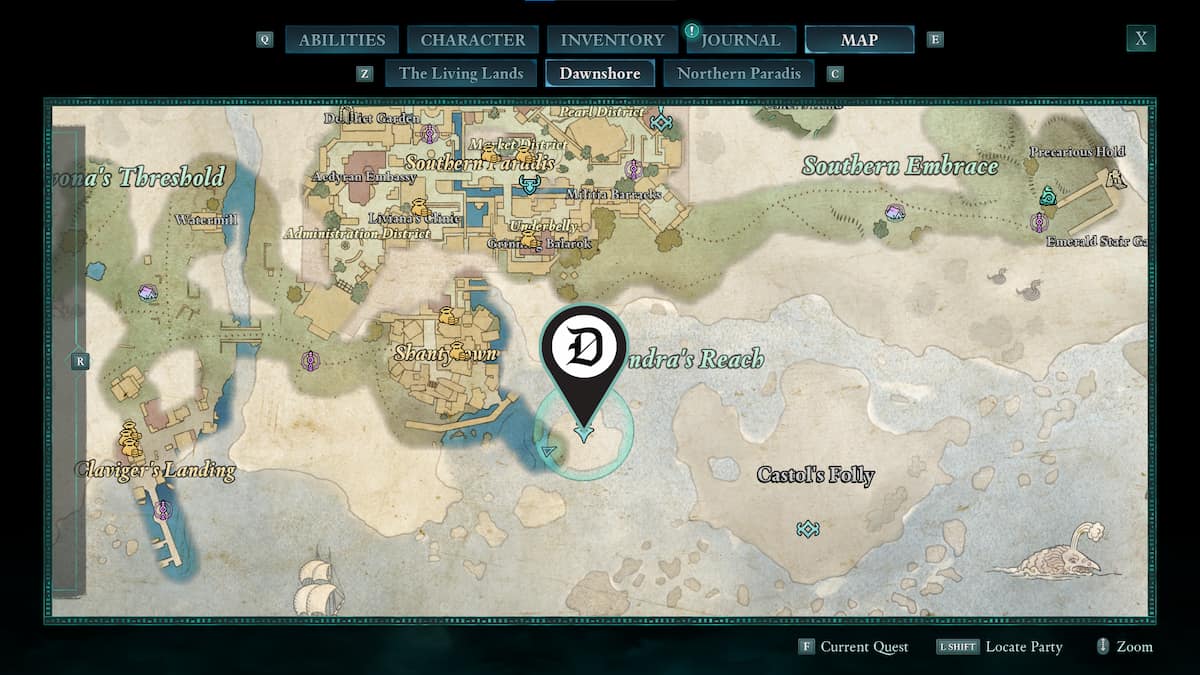Click the teal spiral marker below Precarious Hold
The height and width of the screenshot is (675, 1200).
coord(1048,195)
